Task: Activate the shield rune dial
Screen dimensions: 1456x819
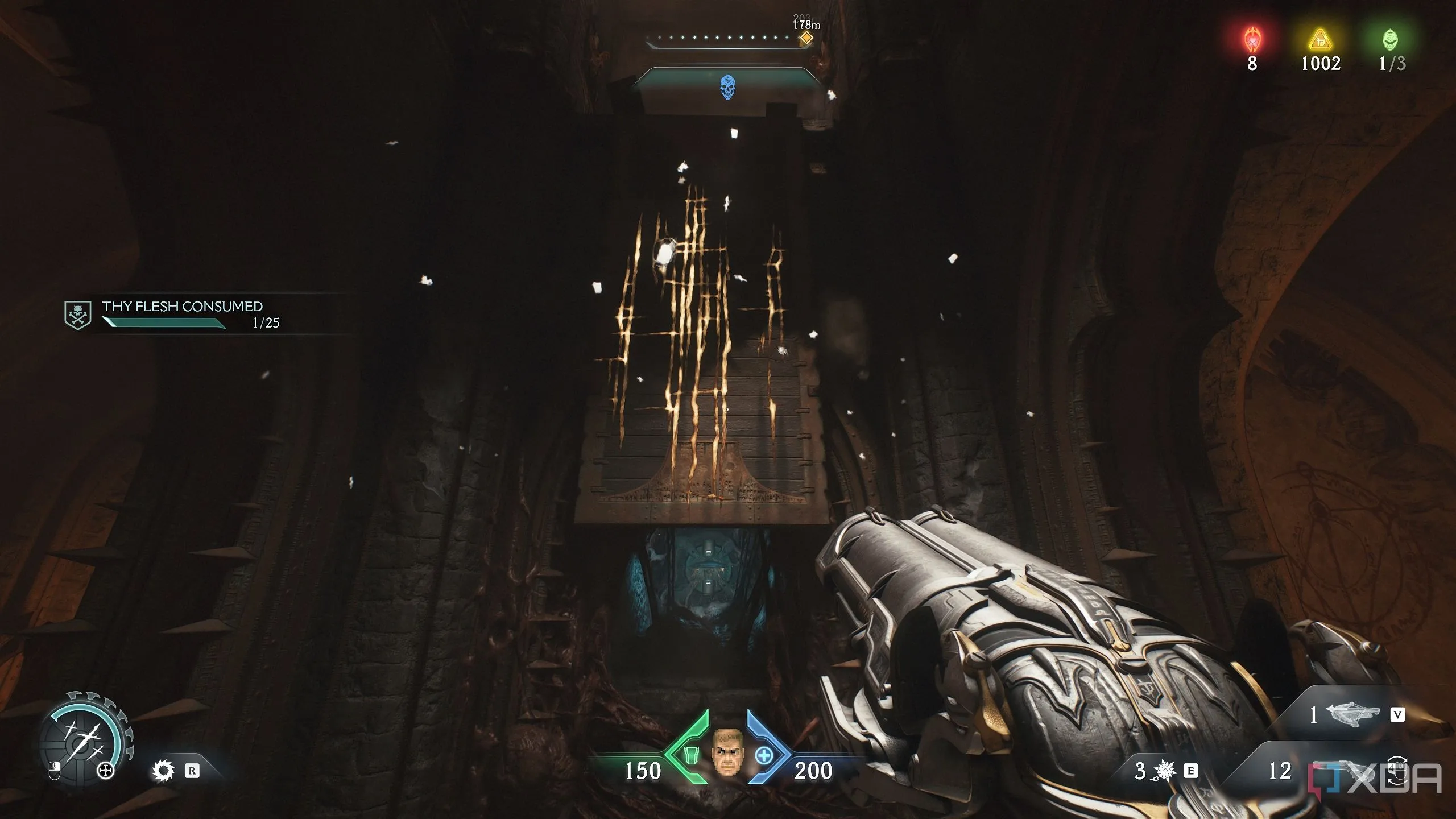Action: click(84, 734)
